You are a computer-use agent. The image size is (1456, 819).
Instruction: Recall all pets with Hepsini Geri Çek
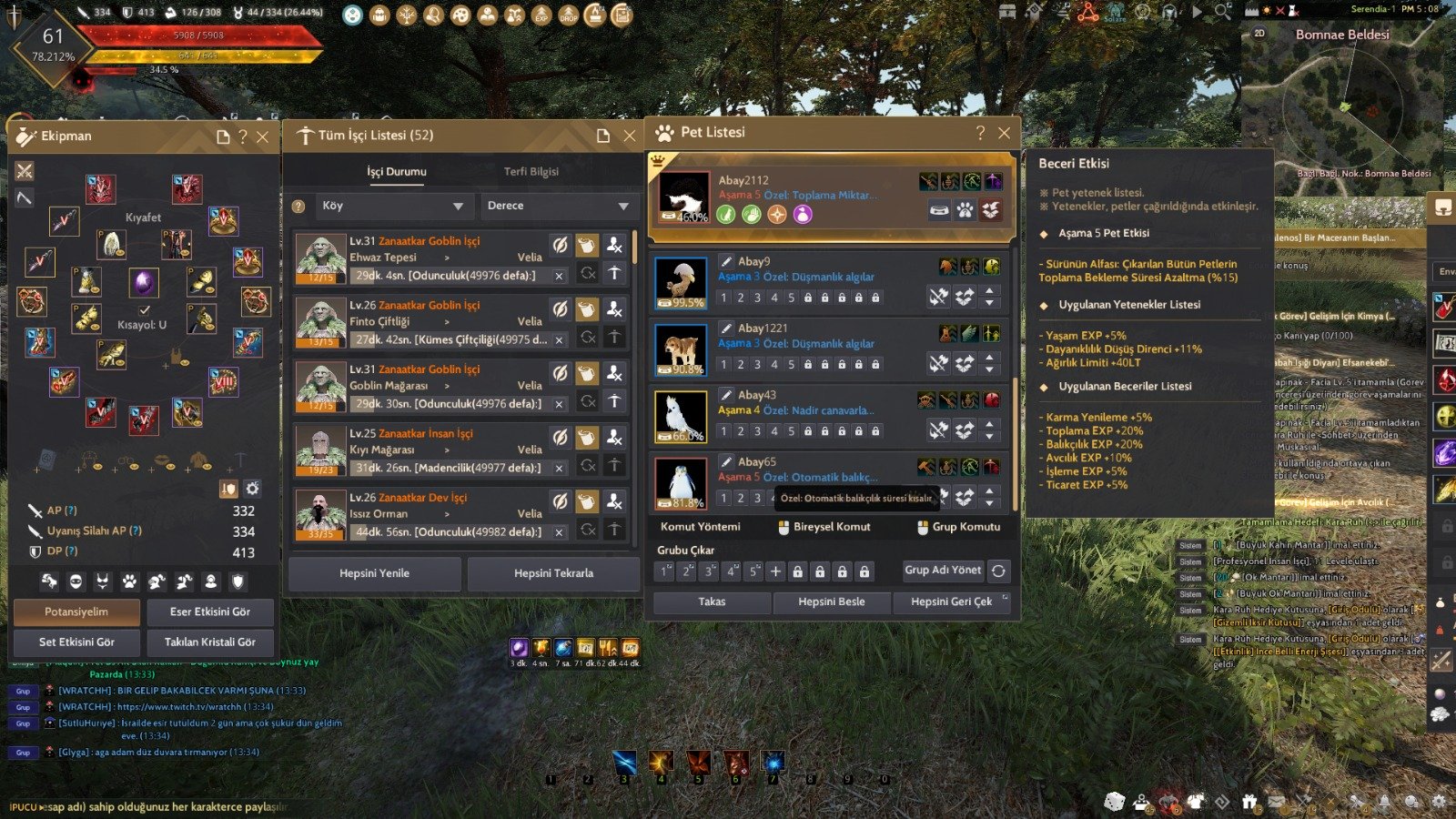(x=951, y=602)
